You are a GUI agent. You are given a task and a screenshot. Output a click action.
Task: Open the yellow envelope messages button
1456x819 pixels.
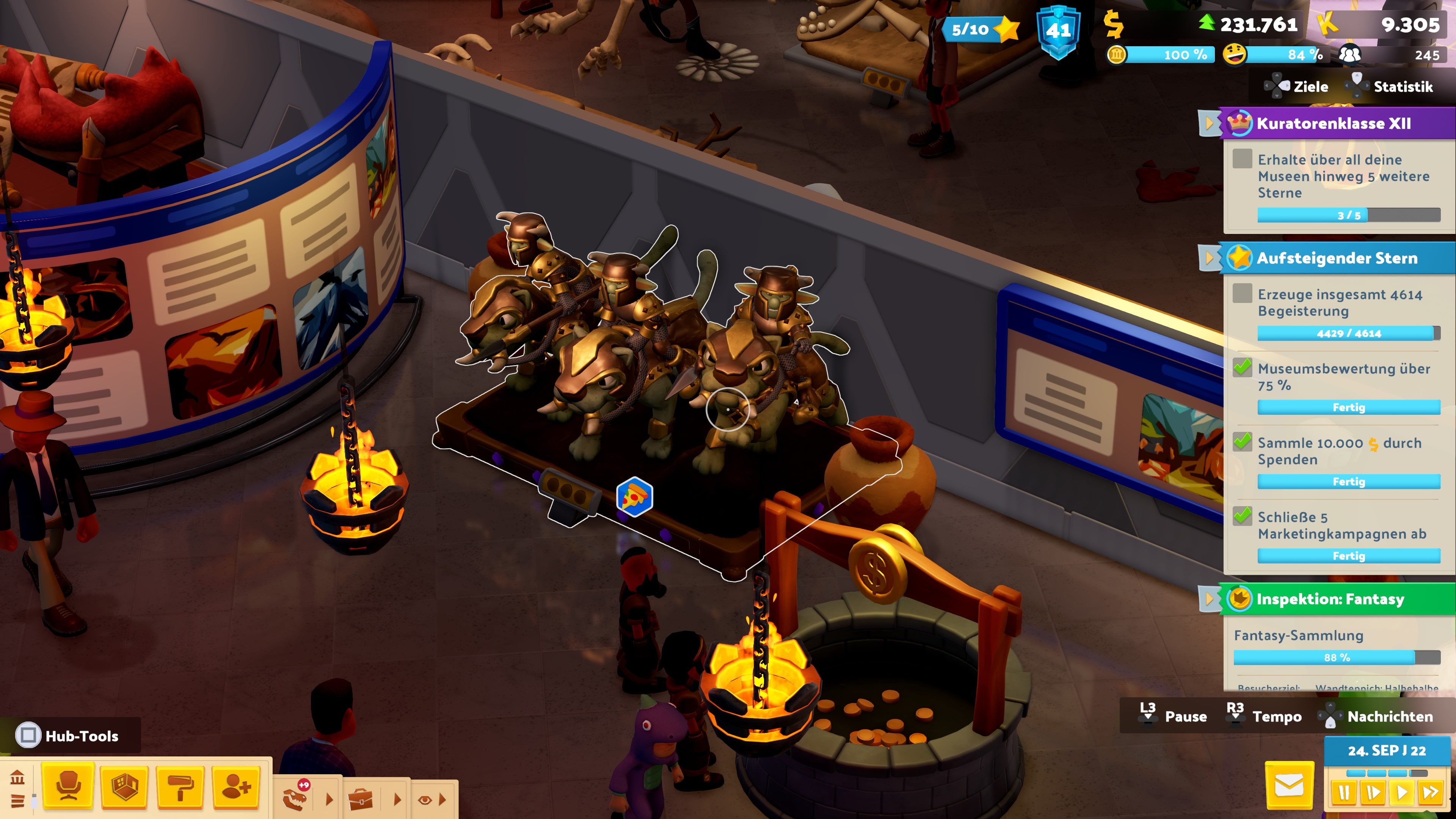1289,786
